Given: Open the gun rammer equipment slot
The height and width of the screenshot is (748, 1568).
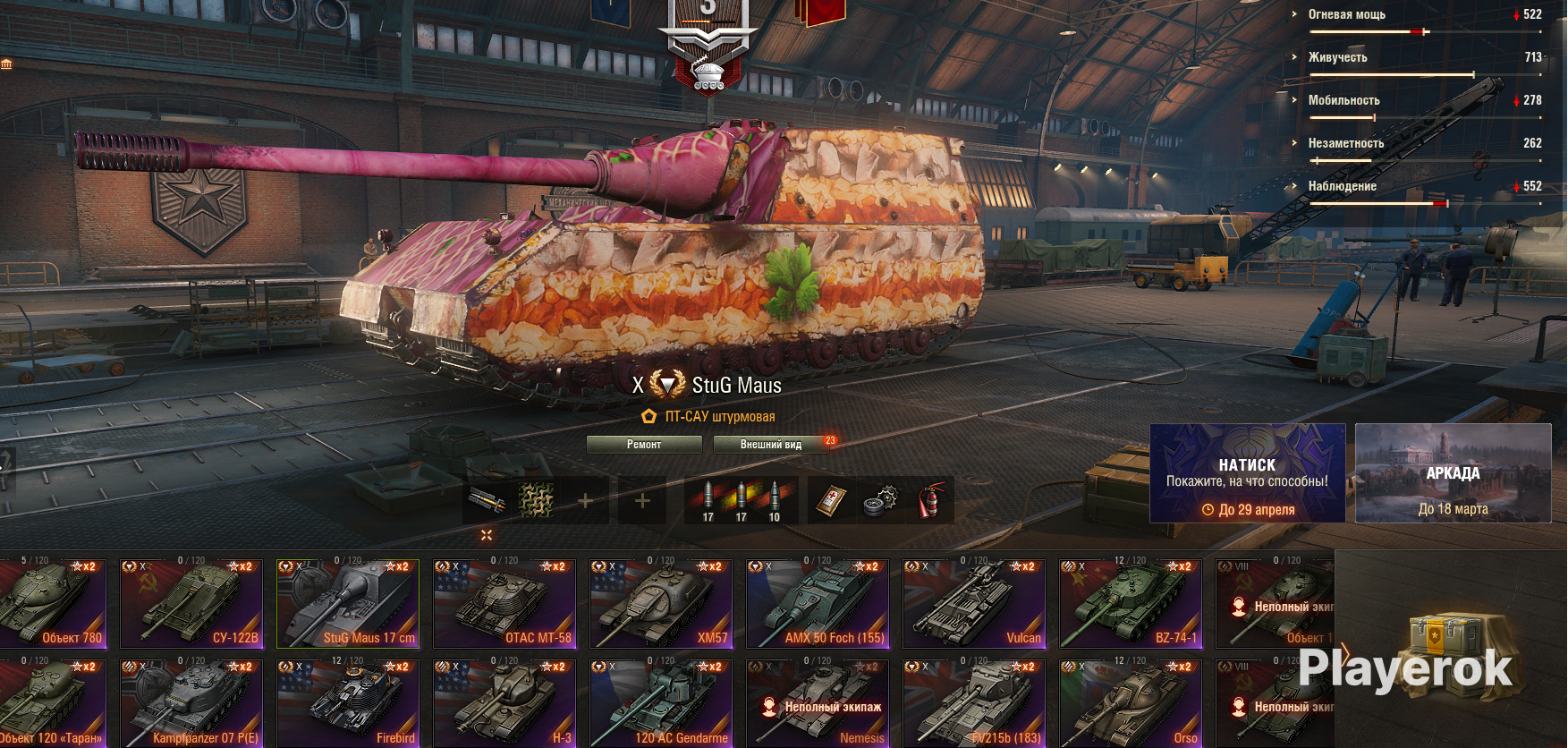Looking at the screenshot, I should 487,500.
